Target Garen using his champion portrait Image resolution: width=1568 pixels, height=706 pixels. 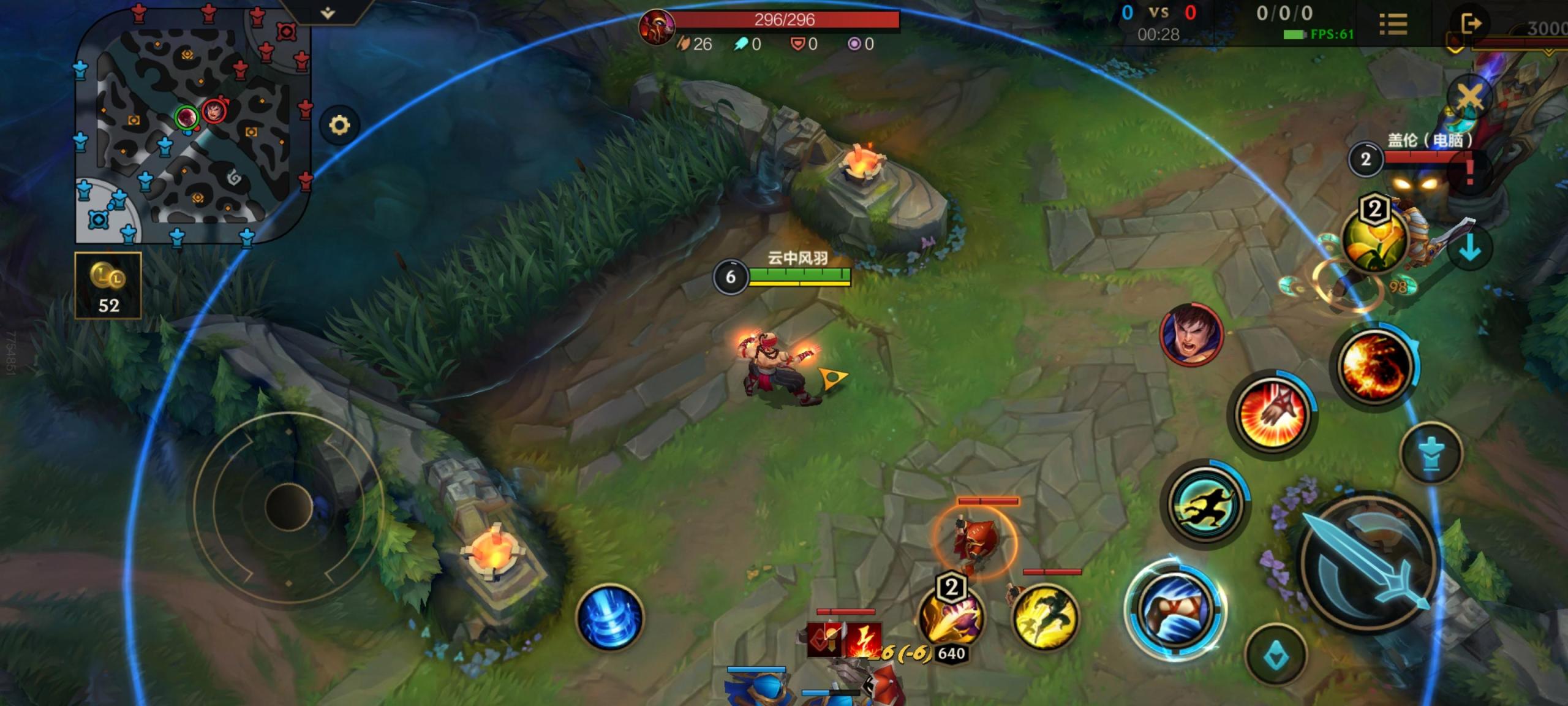click(1191, 335)
